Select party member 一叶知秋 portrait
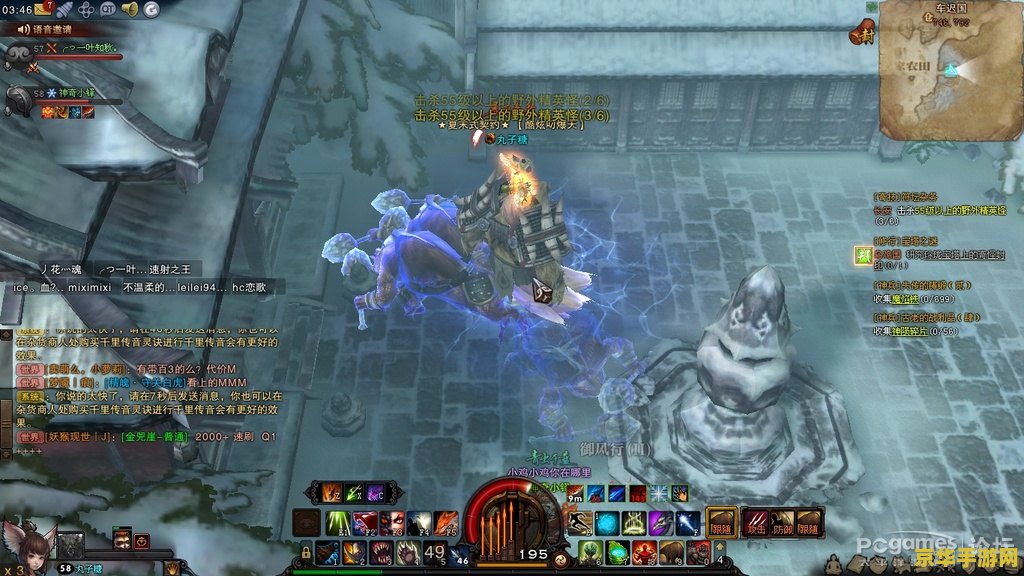Image resolution: width=1024 pixels, height=576 pixels. pyautogui.click(x=19, y=52)
